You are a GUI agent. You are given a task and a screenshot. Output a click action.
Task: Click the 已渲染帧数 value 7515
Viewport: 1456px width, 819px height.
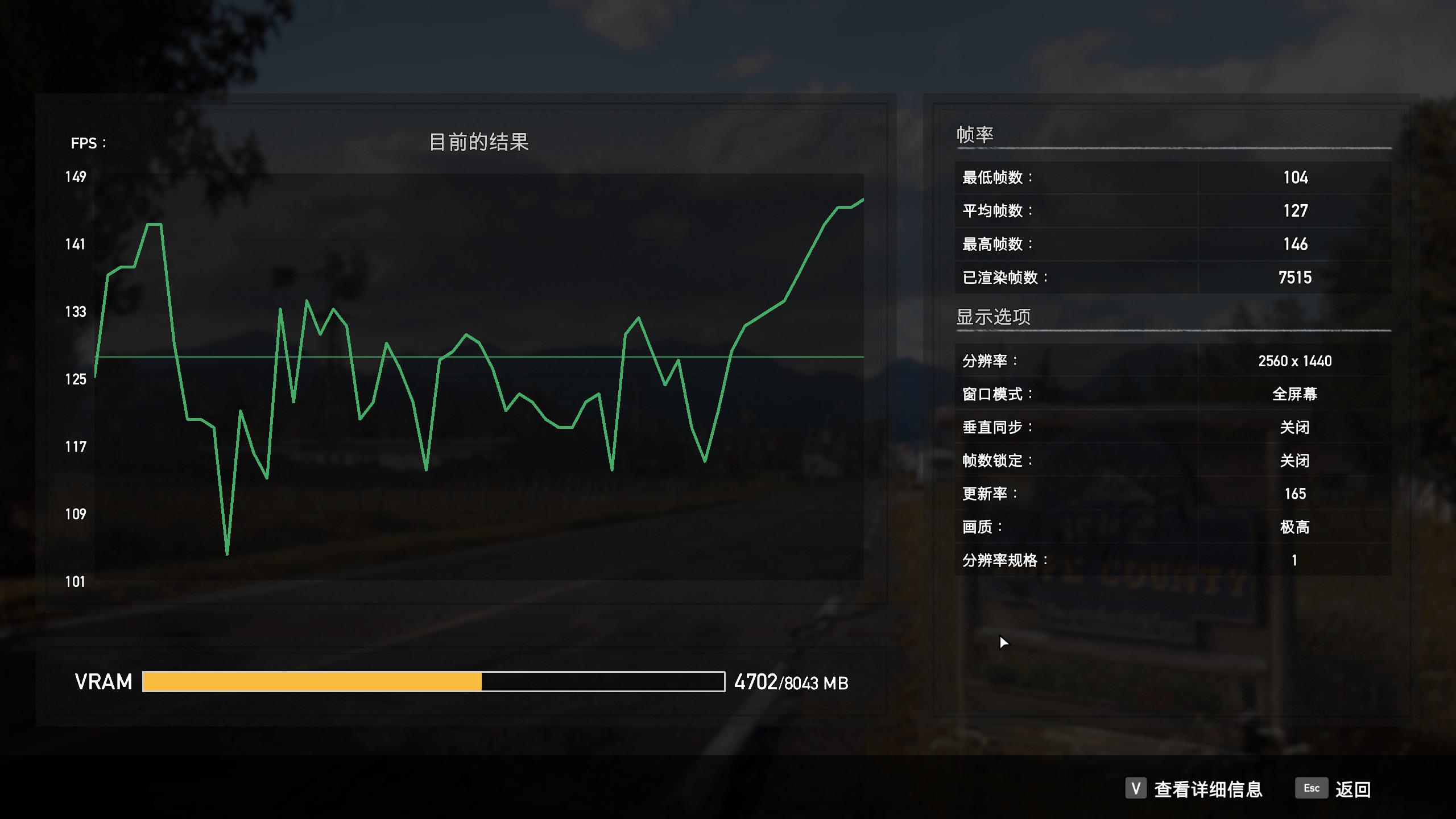(x=1296, y=278)
